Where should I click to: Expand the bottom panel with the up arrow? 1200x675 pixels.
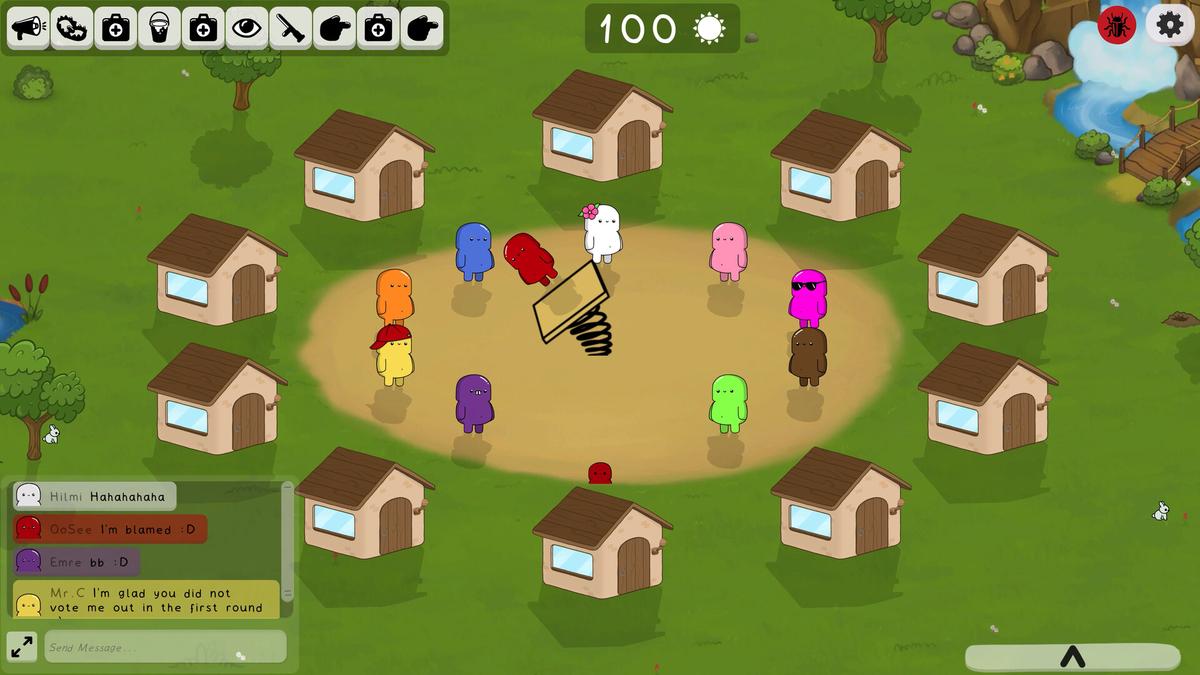click(x=1072, y=657)
